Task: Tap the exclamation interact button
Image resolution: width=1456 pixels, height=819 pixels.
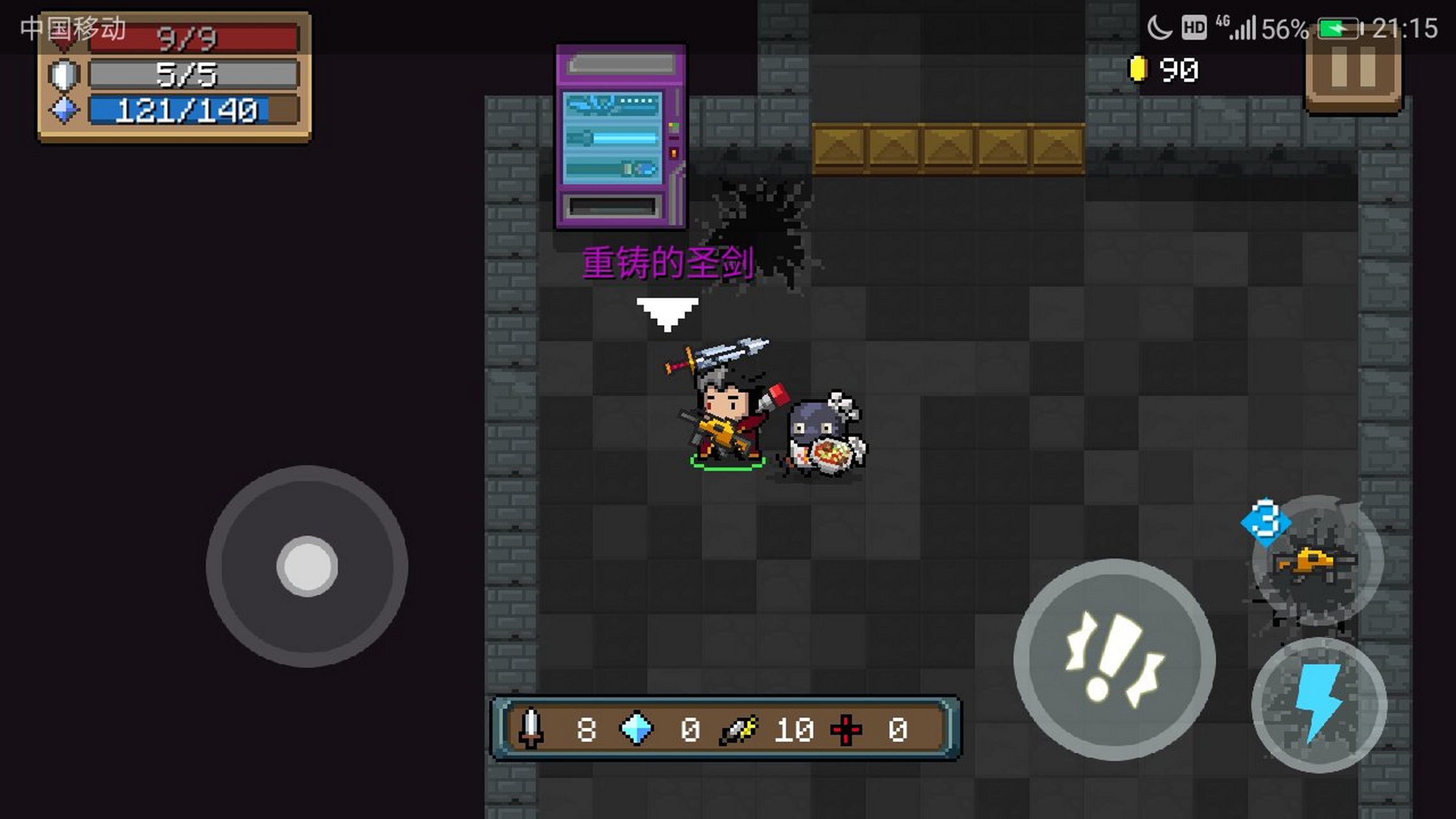Action: tap(1114, 660)
